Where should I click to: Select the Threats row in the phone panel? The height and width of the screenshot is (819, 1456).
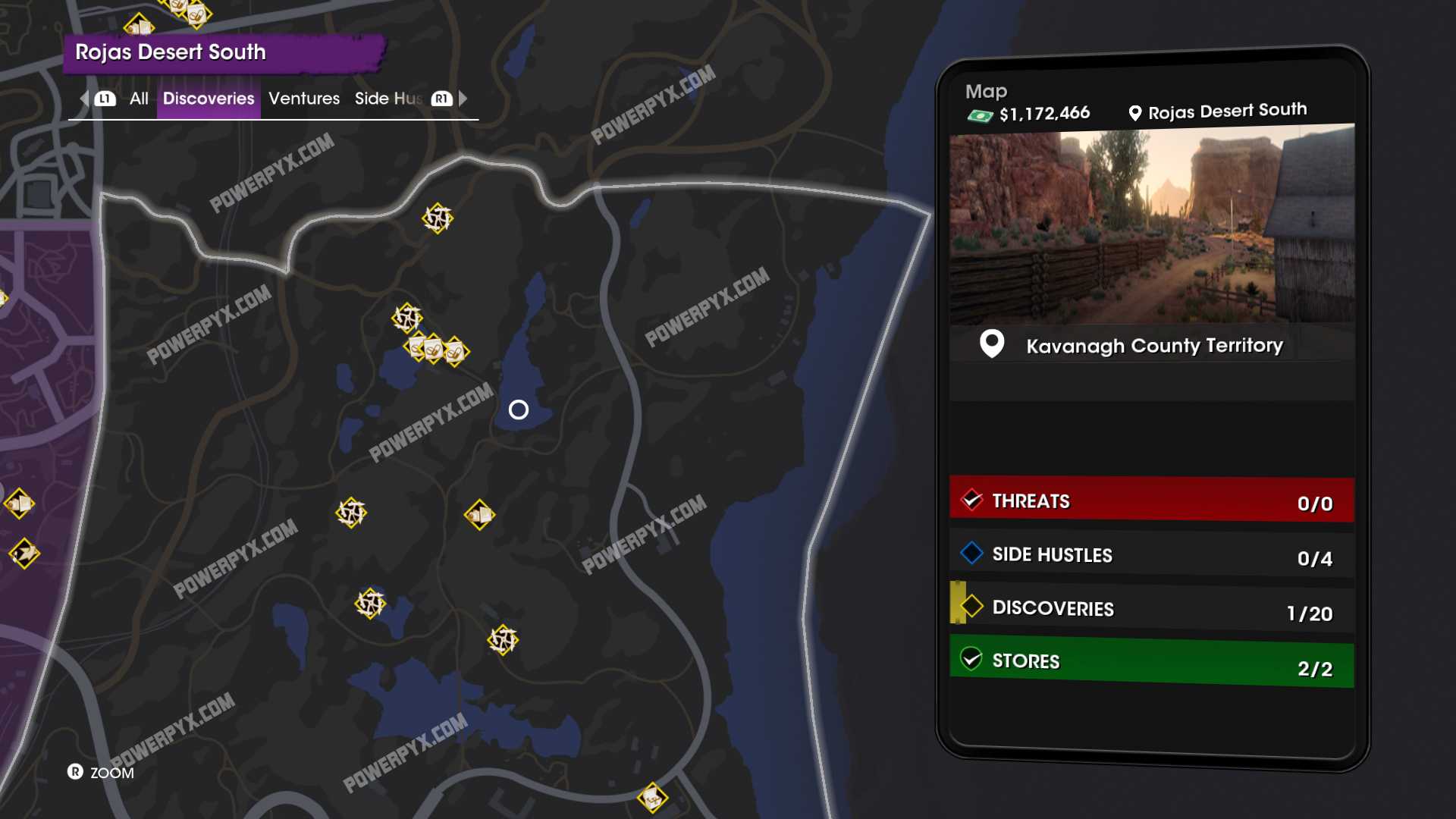(x=1151, y=500)
